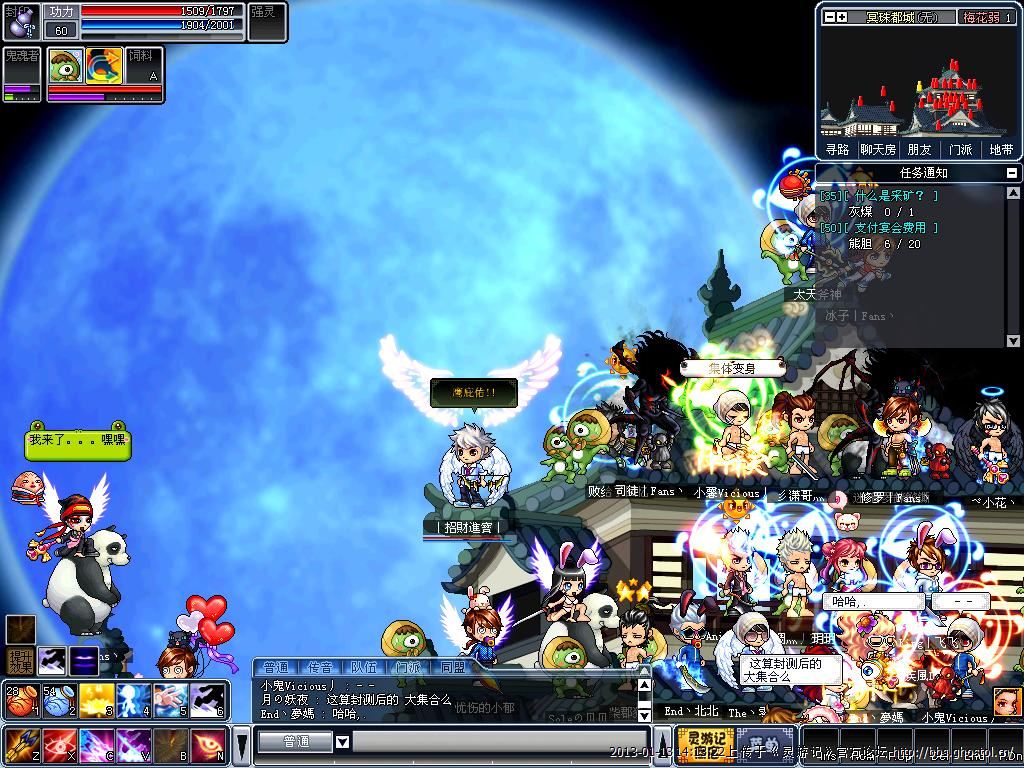Click the chat text input field

coord(498,742)
